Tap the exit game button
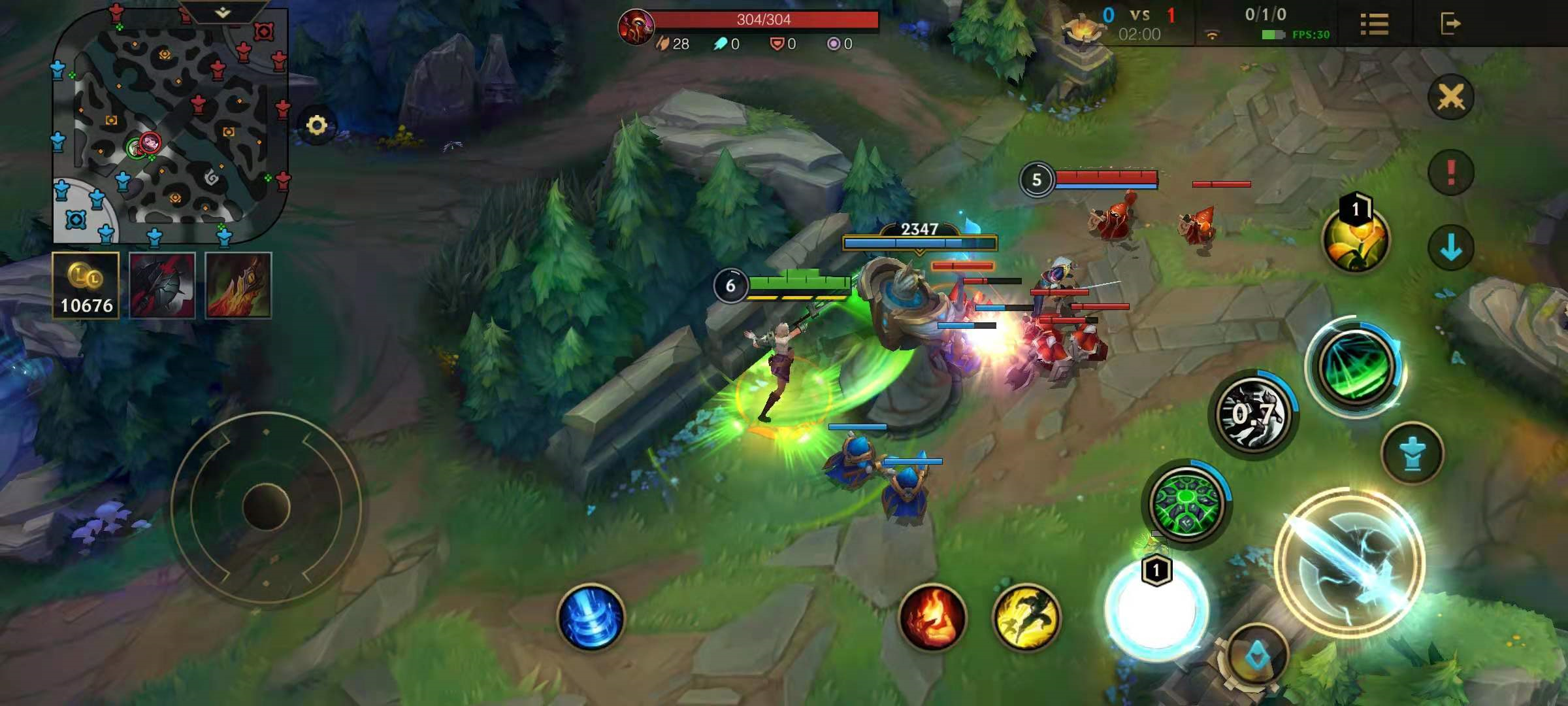This screenshot has height=706, width=1568. coord(1450,24)
